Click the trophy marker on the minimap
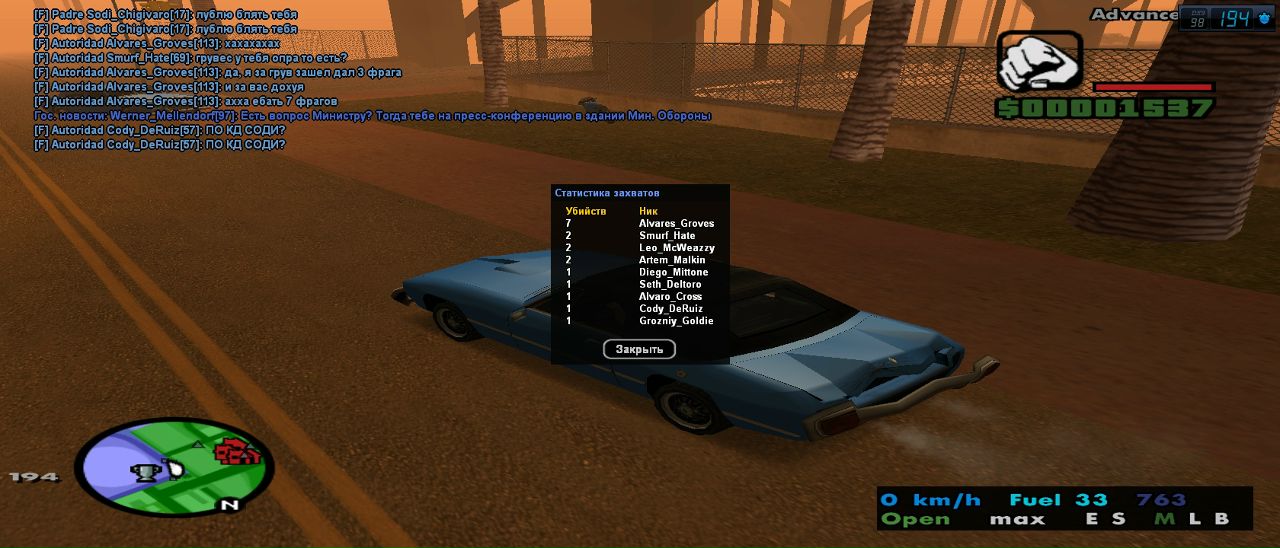 click(x=146, y=470)
